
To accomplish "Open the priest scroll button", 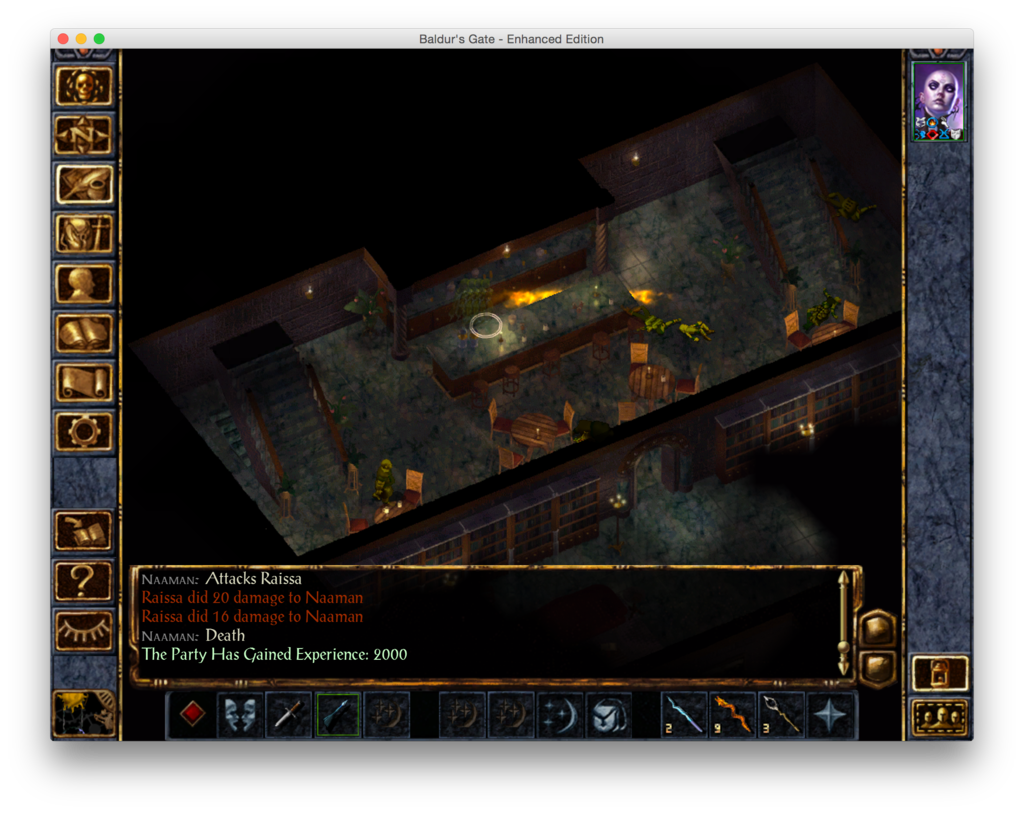I will click(84, 382).
